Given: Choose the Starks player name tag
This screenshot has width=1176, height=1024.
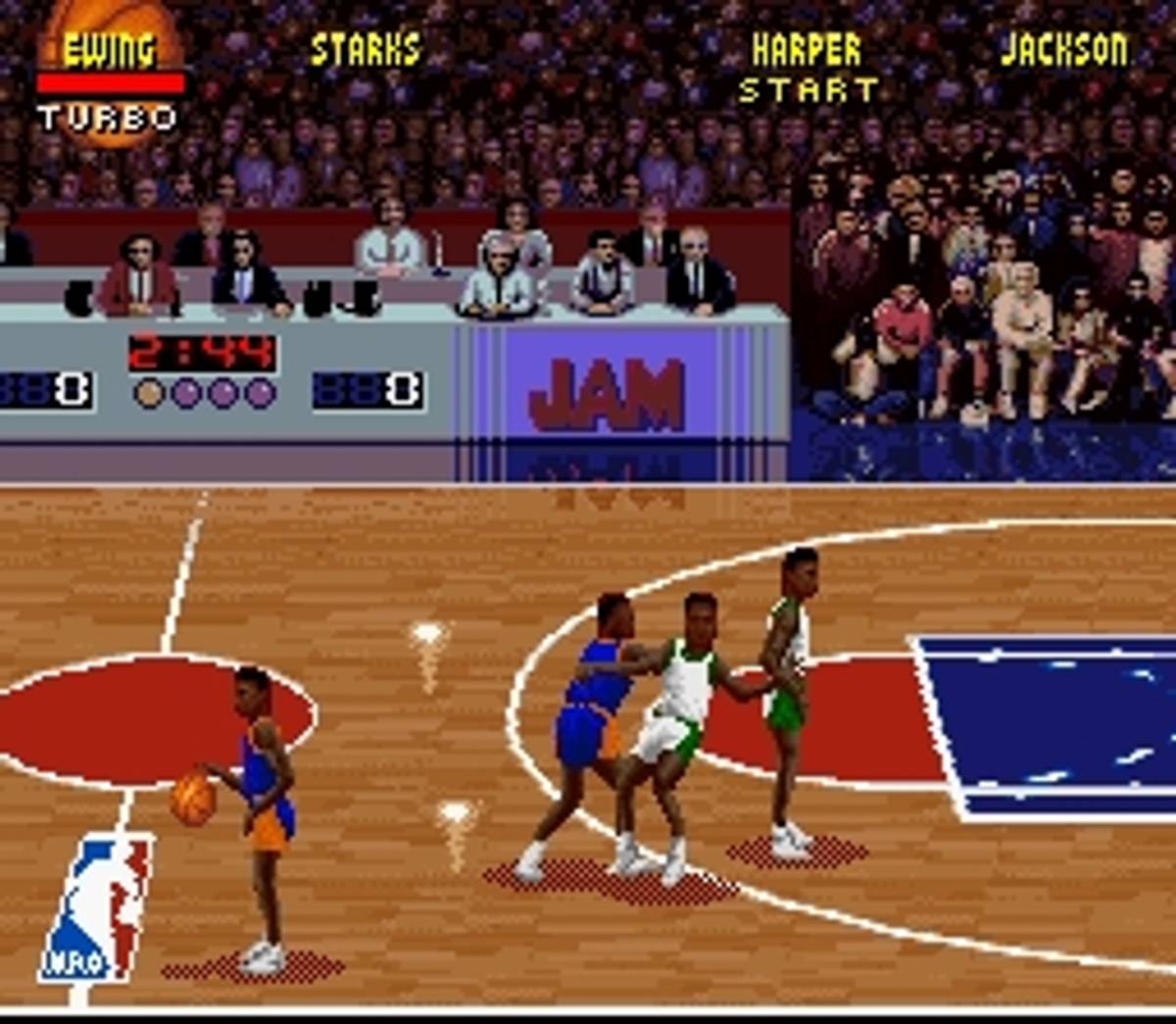Looking at the screenshot, I should tap(365, 50).
